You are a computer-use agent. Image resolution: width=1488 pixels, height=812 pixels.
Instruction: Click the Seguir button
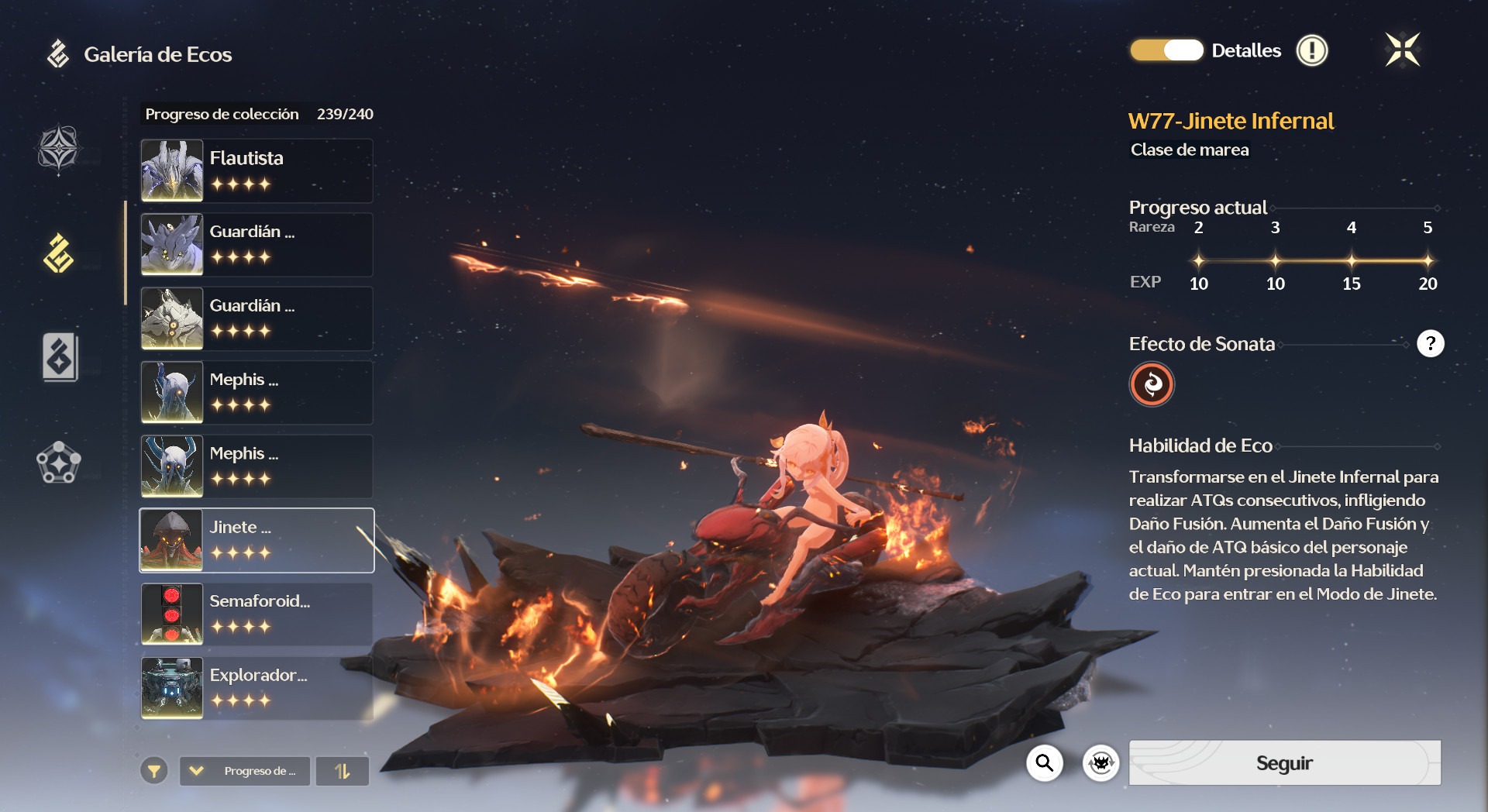(x=1284, y=763)
